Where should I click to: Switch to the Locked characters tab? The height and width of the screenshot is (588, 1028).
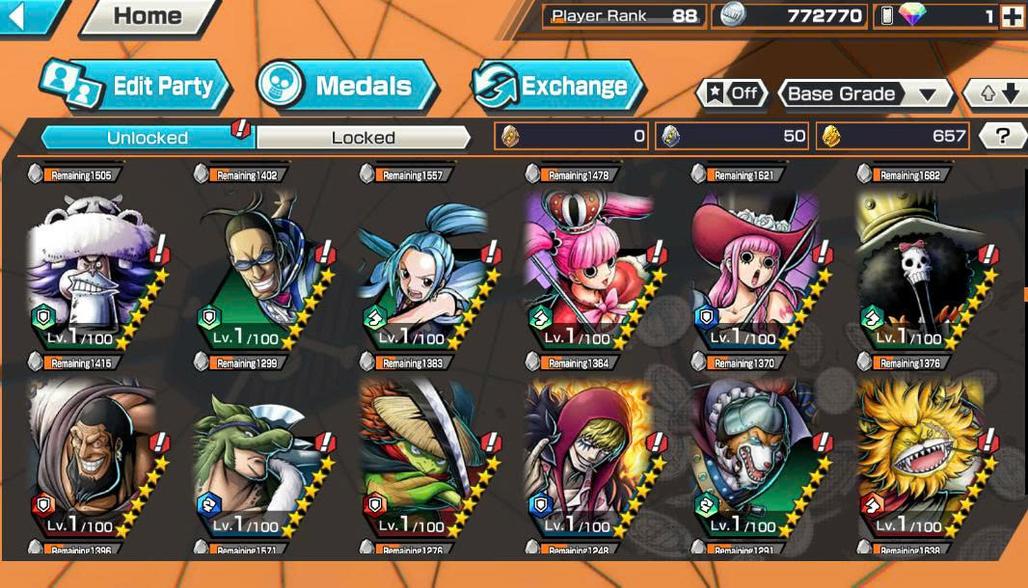(363, 137)
